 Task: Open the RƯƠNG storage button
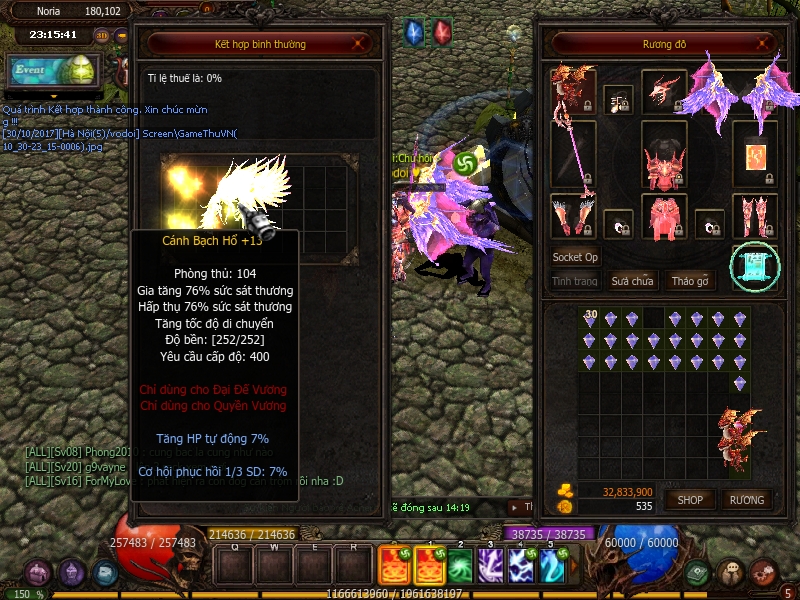coord(746,499)
